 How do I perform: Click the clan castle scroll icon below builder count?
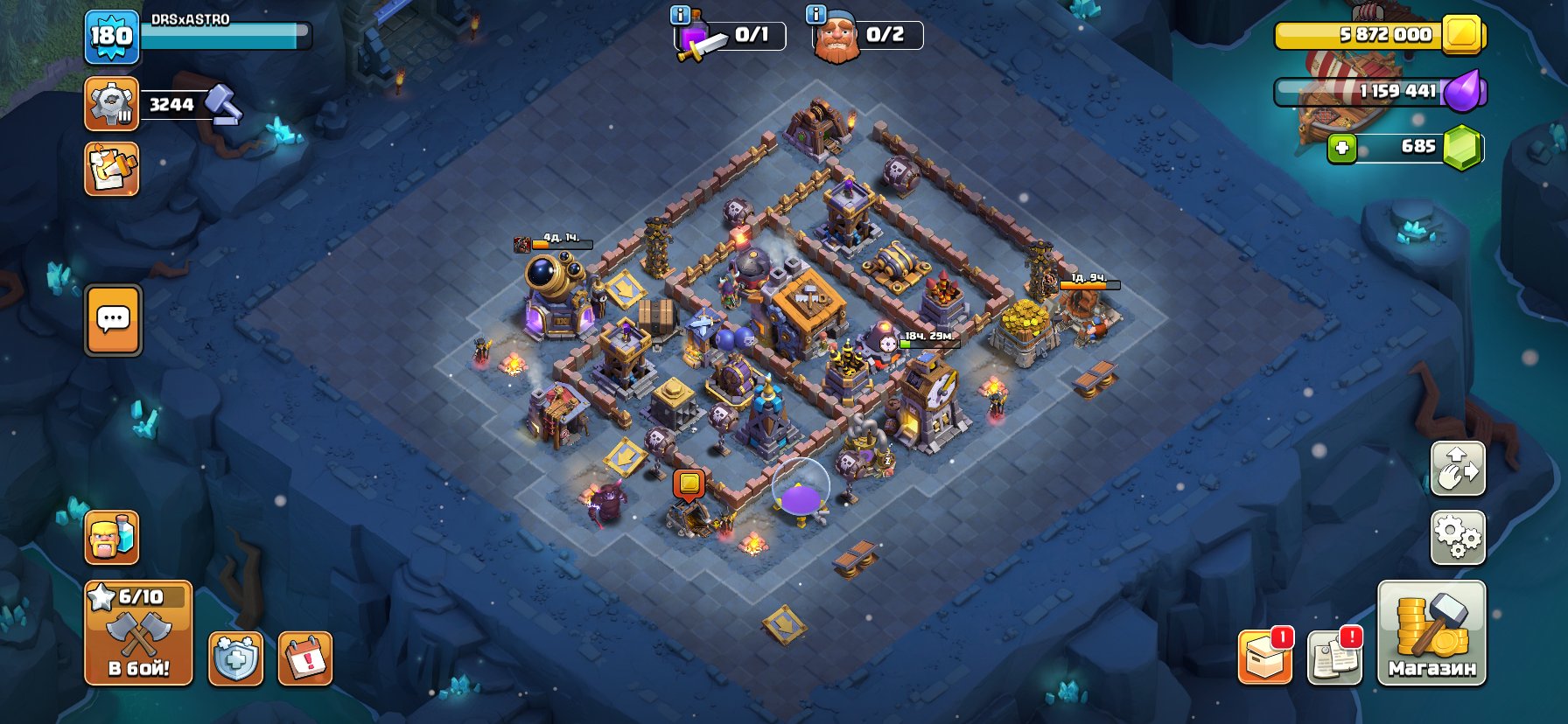111,171
